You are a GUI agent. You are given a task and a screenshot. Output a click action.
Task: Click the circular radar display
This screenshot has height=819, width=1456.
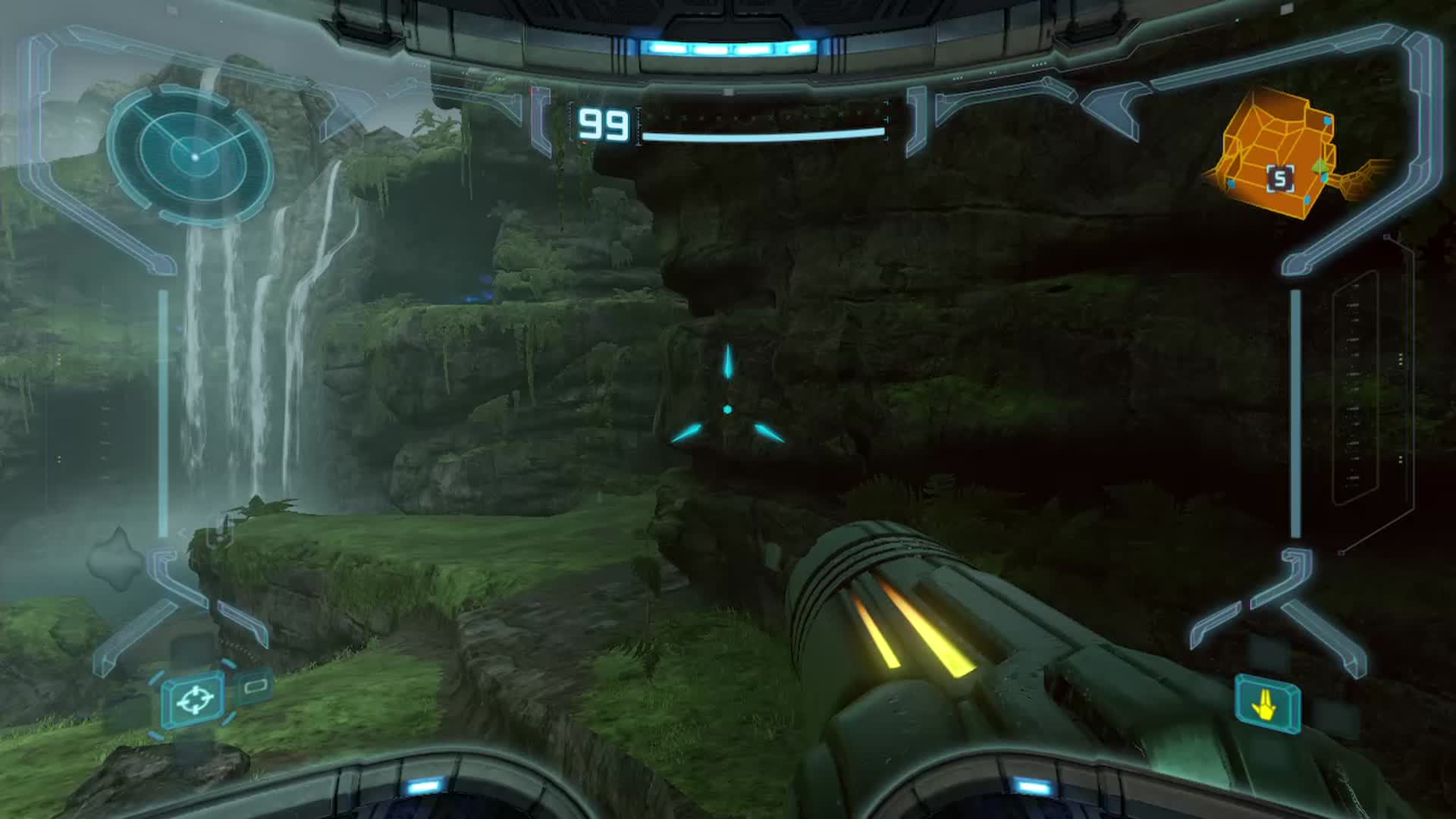[193, 155]
